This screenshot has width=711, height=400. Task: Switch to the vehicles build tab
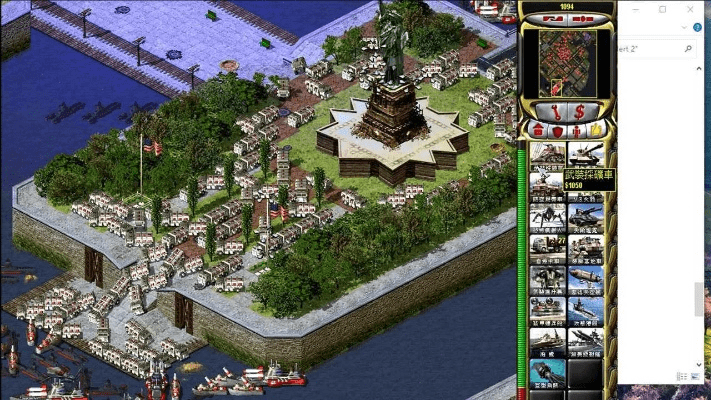pos(597,130)
